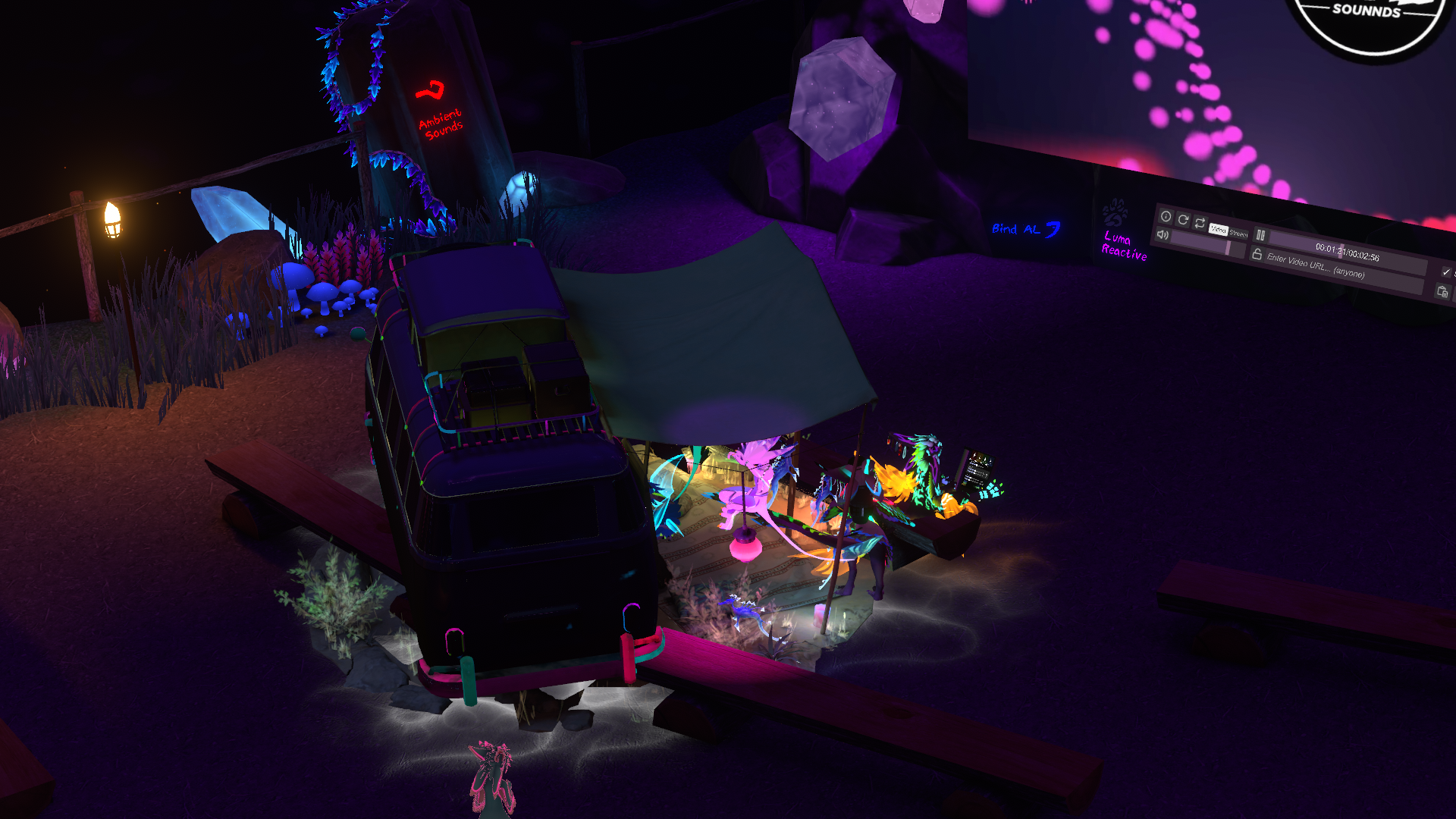Pause the video player

(1260, 235)
